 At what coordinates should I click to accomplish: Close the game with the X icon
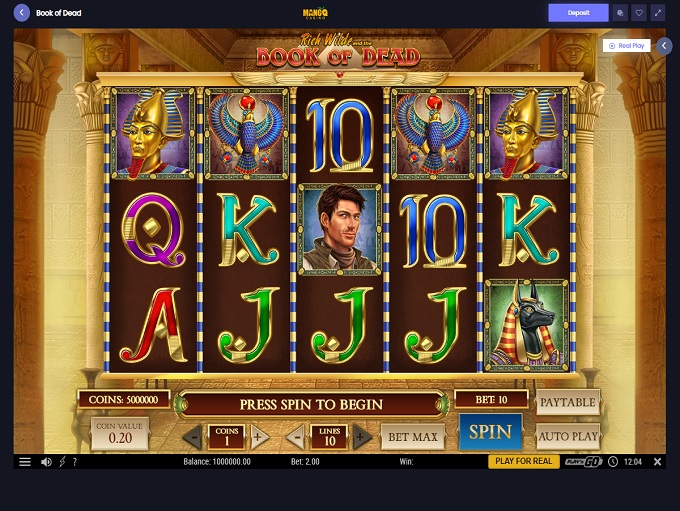pos(657,462)
